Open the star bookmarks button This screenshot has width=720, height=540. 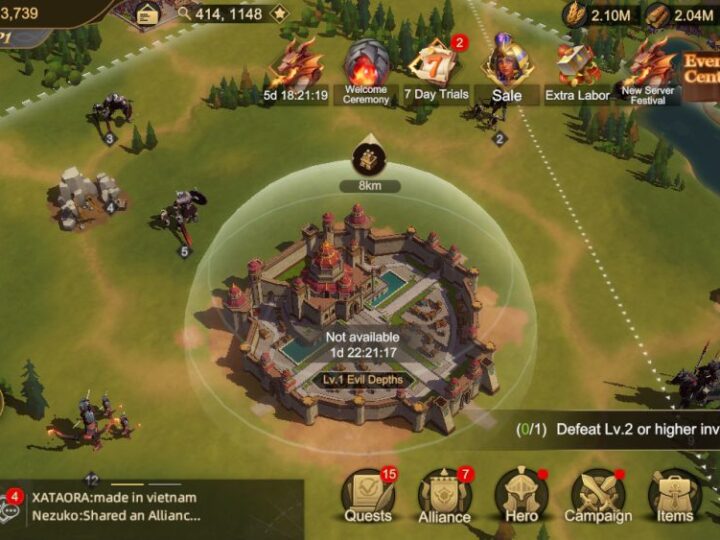[279, 14]
